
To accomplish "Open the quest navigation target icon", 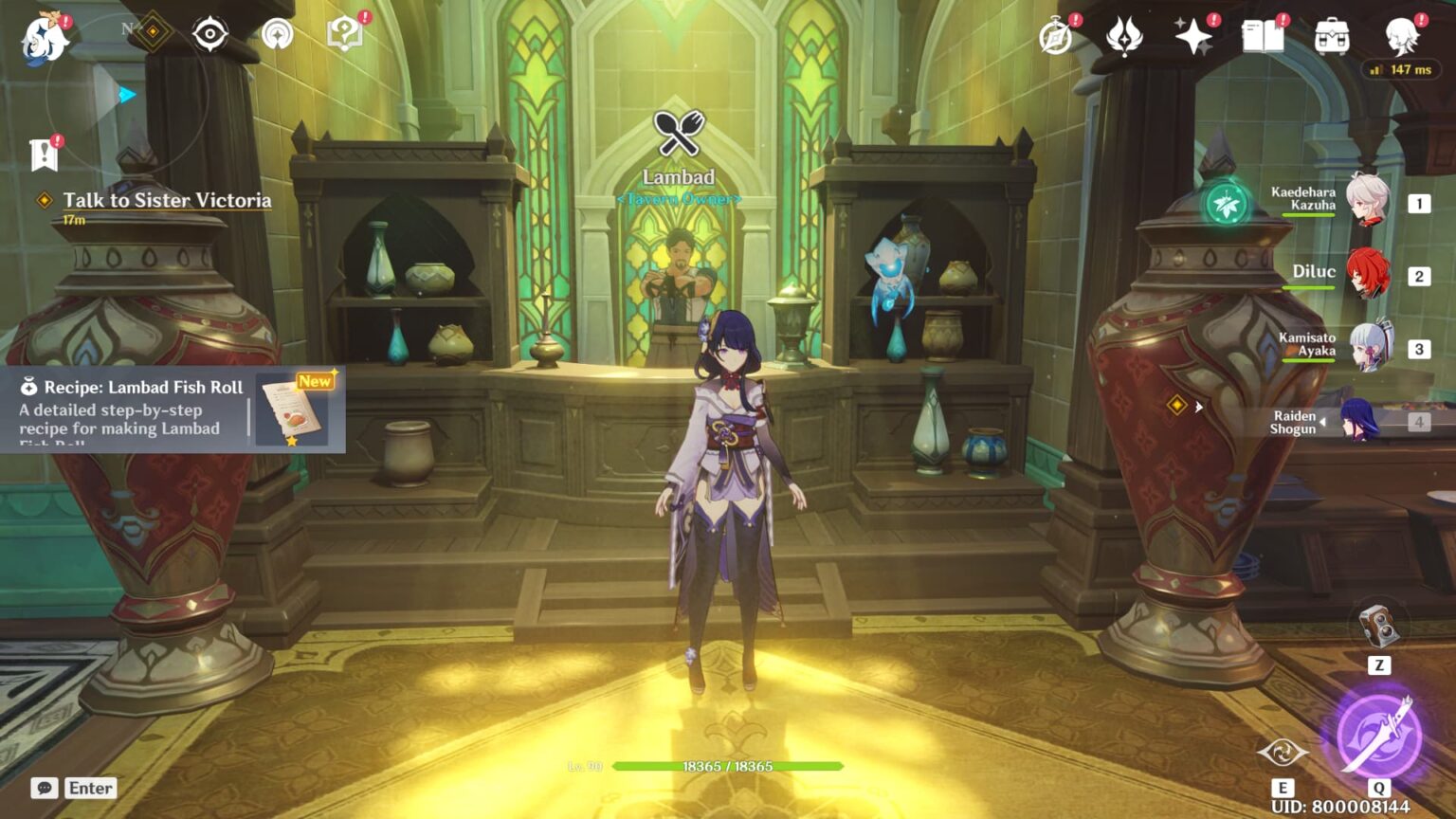I will coord(209,35).
